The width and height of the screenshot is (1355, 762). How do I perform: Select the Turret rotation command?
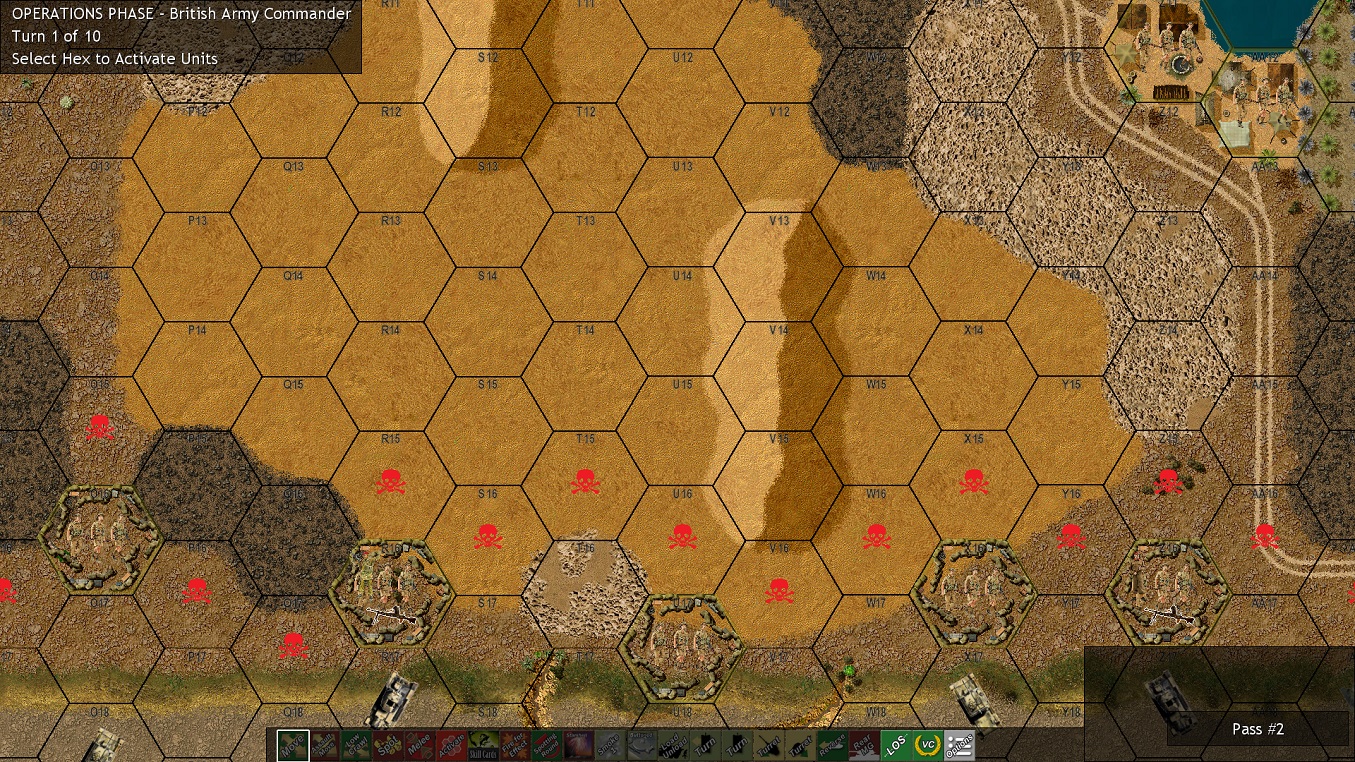(x=768, y=744)
